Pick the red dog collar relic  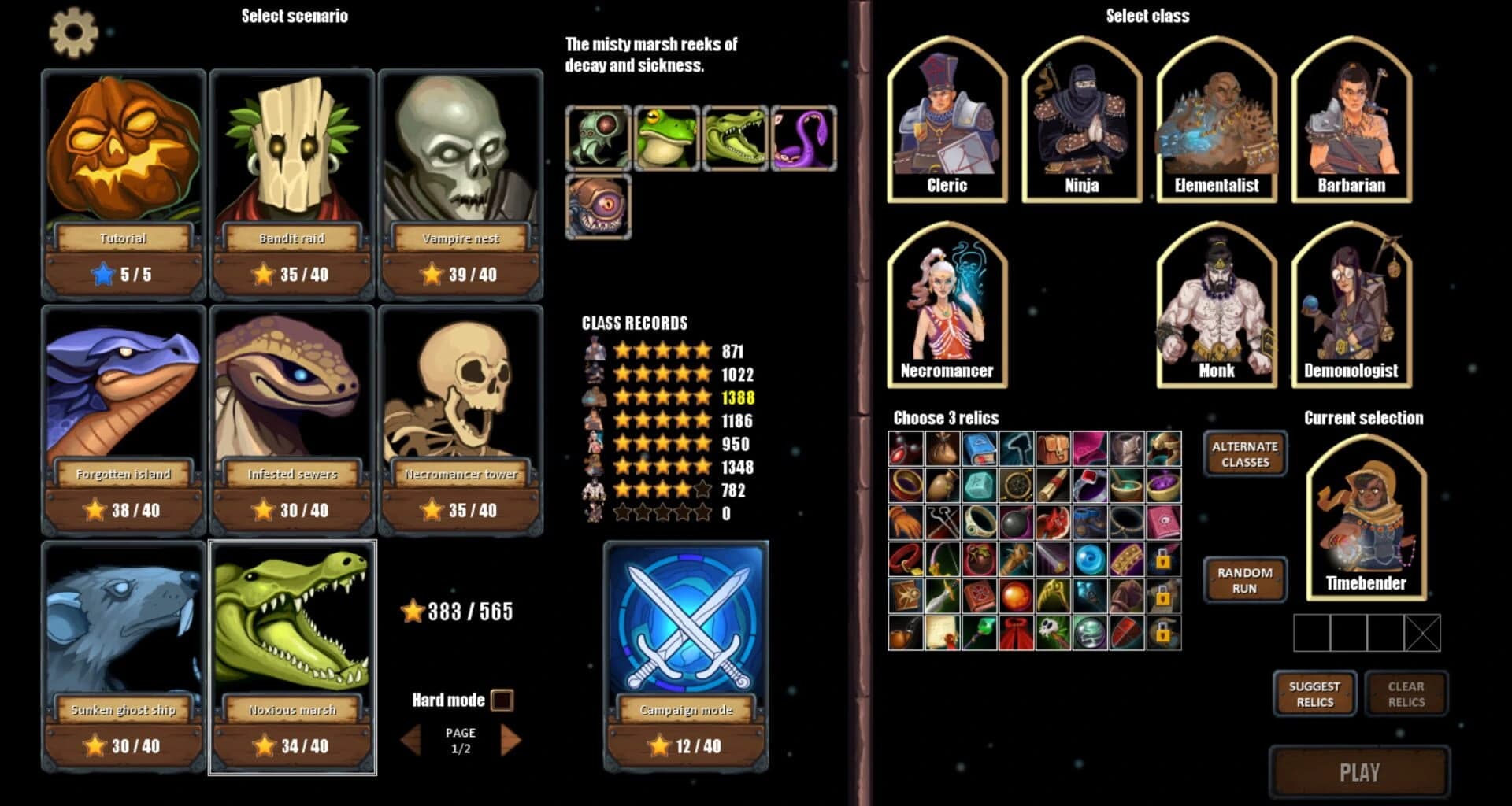[x=904, y=557]
